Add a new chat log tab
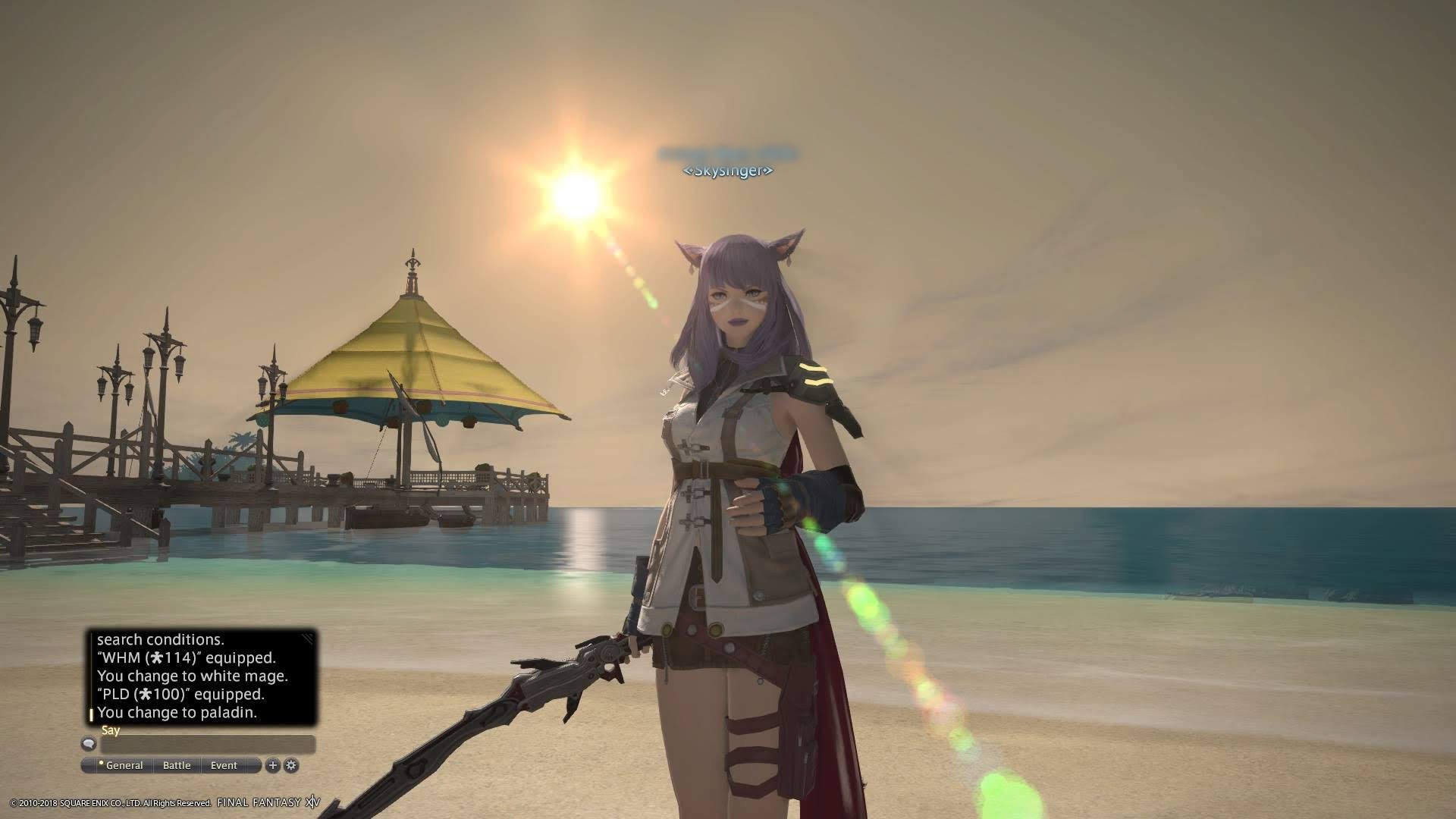Image resolution: width=1456 pixels, height=819 pixels. point(273,765)
